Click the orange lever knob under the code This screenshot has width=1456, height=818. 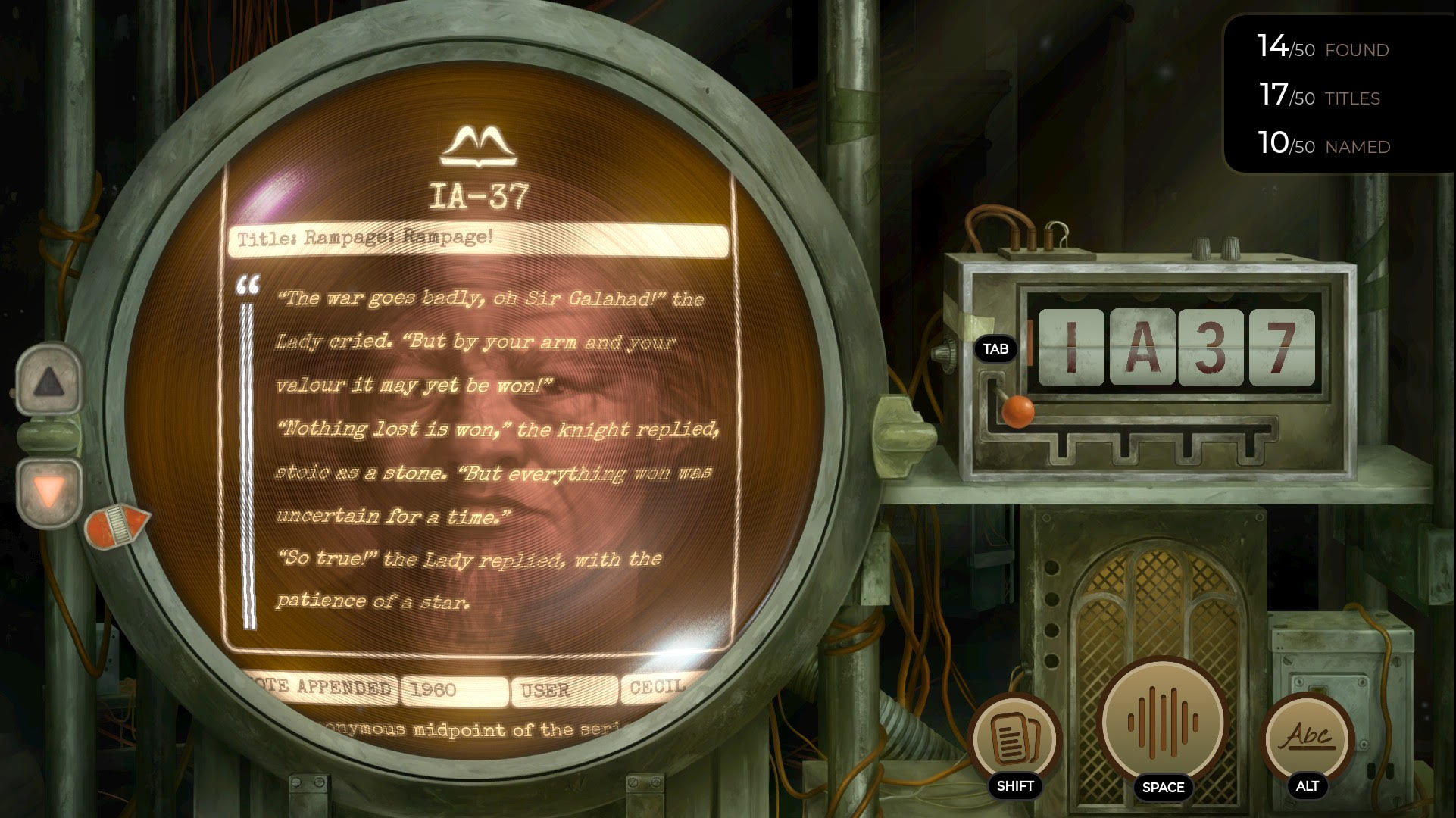1017,411
